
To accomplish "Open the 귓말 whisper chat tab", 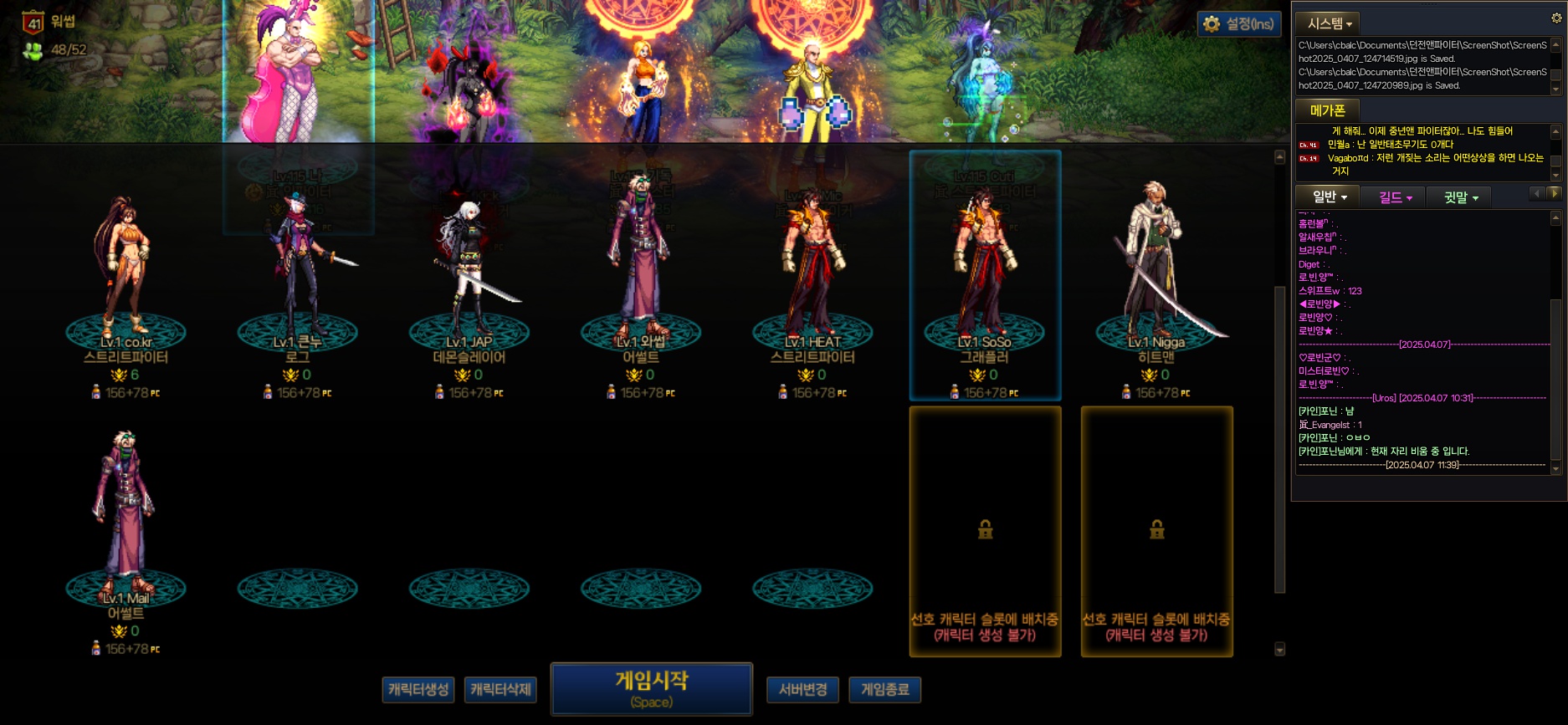I will coord(1461,197).
